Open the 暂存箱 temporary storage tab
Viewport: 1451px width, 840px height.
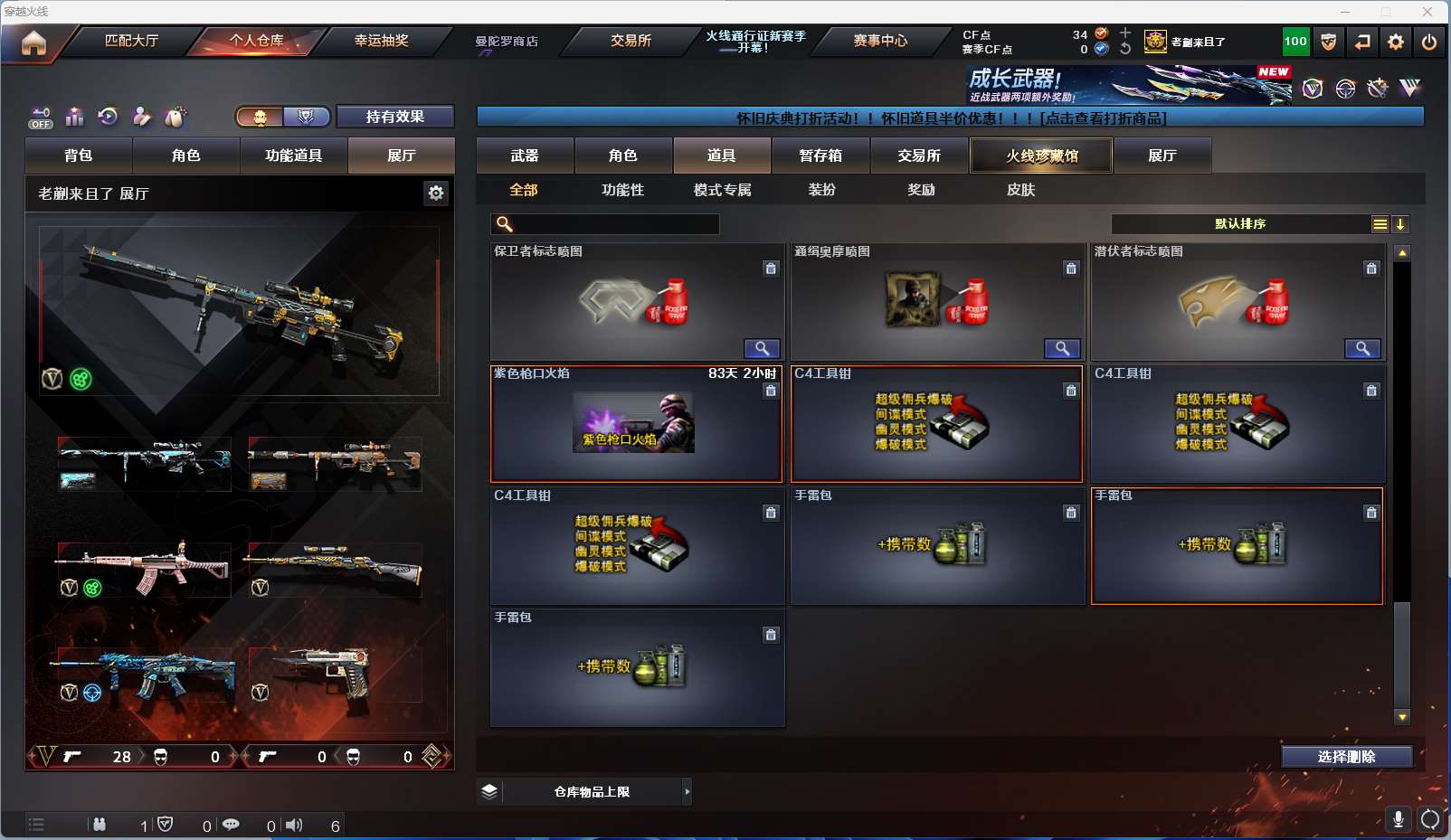click(x=820, y=156)
